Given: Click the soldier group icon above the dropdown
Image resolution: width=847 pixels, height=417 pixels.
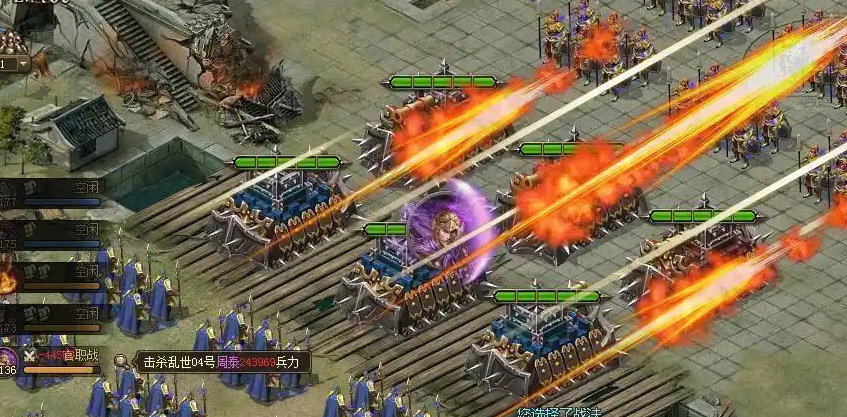Looking at the screenshot, I should 14,43.
